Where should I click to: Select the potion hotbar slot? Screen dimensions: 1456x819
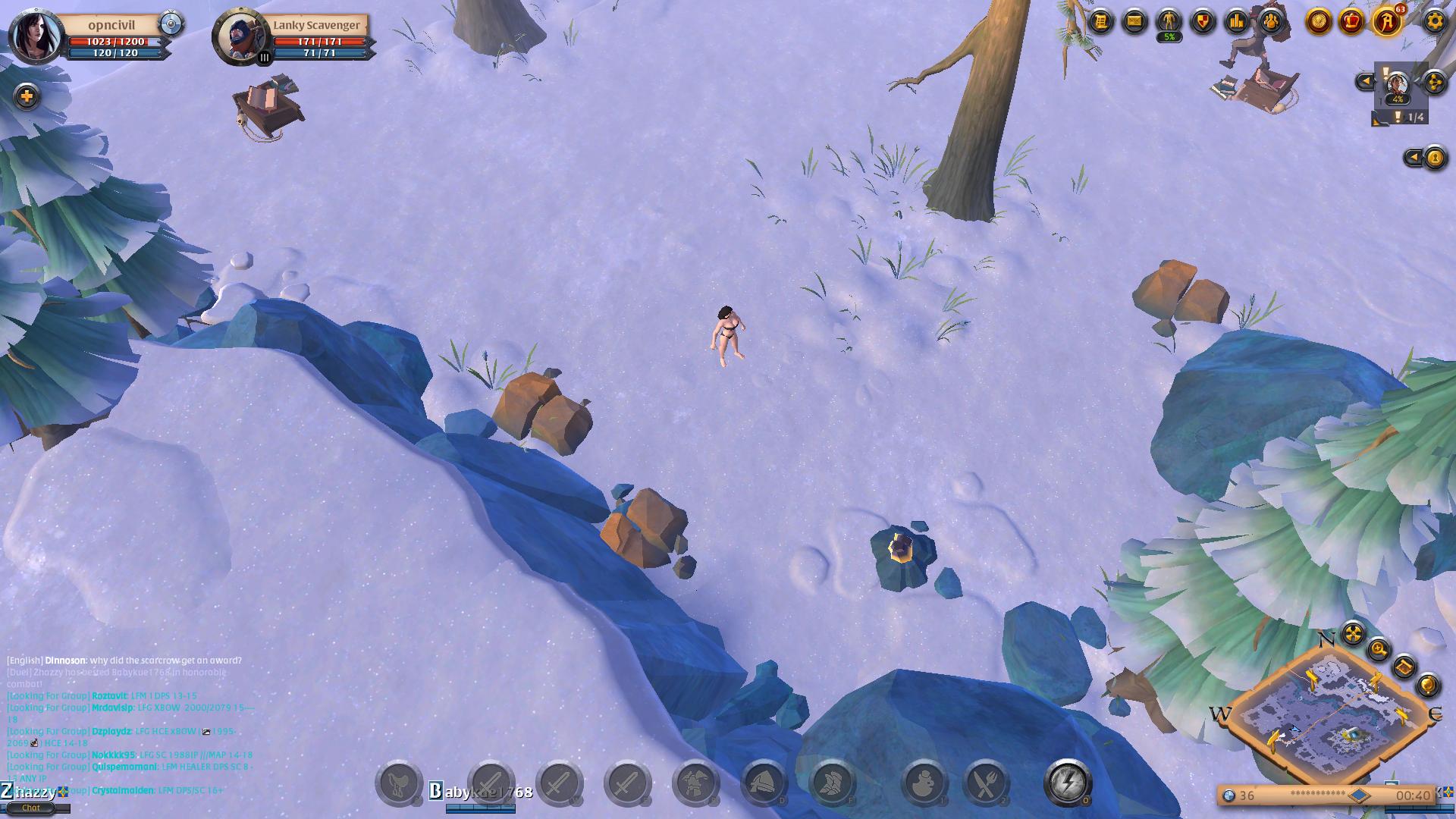pyautogui.click(x=924, y=783)
